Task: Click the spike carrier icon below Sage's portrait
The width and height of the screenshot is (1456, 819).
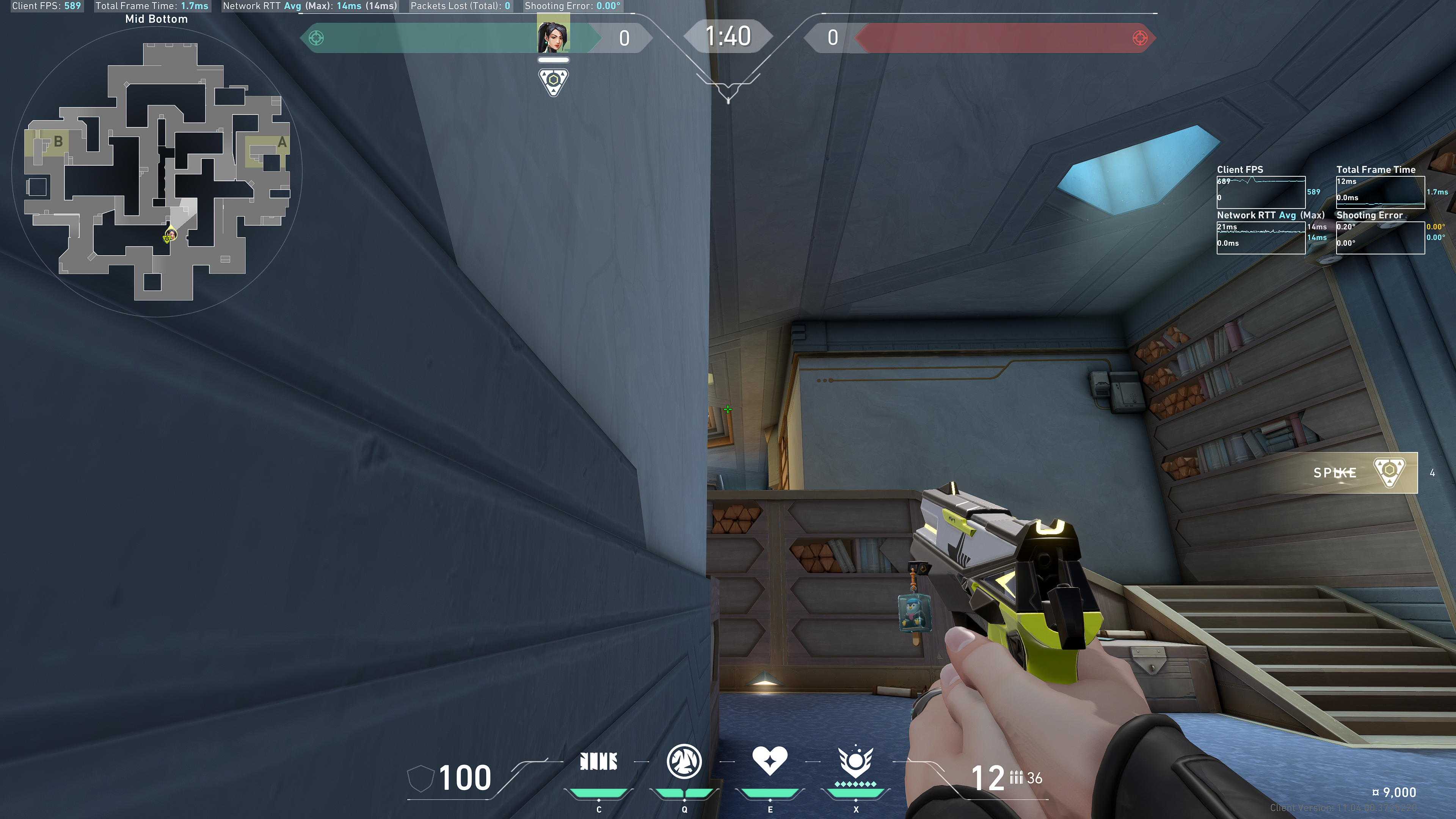Action: (x=553, y=82)
